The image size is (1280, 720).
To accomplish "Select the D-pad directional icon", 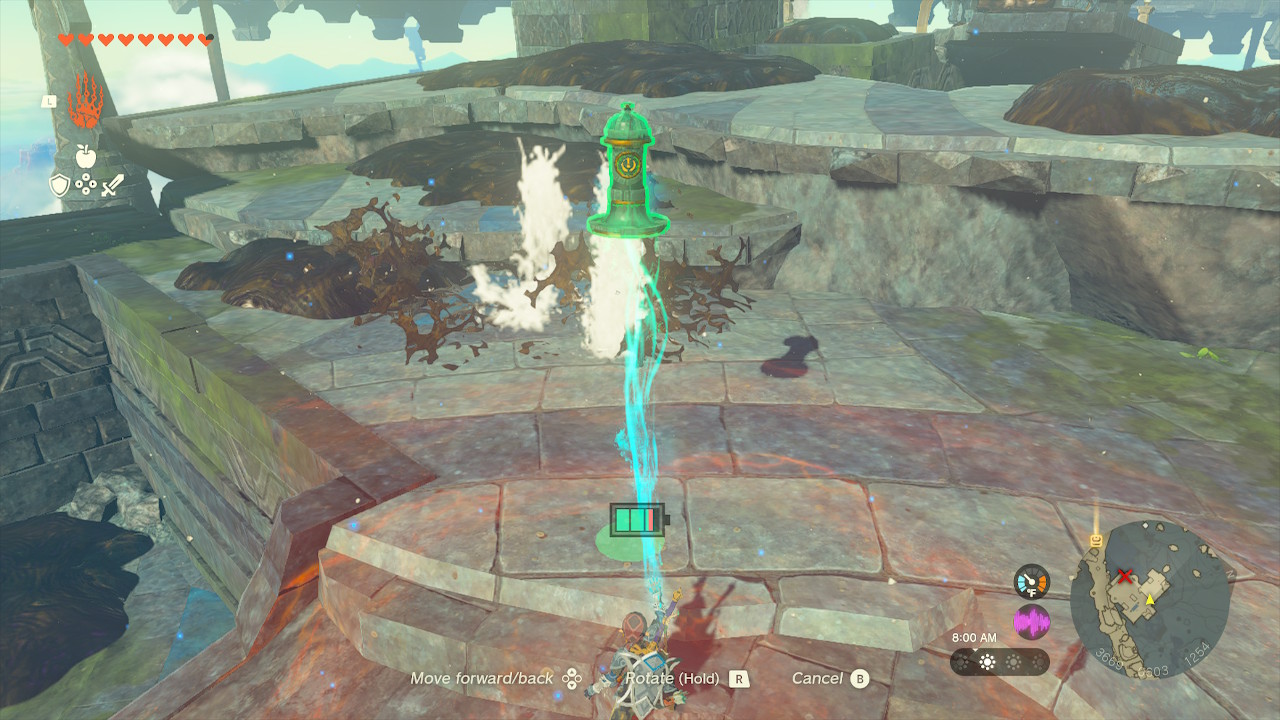I will pos(86,183).
